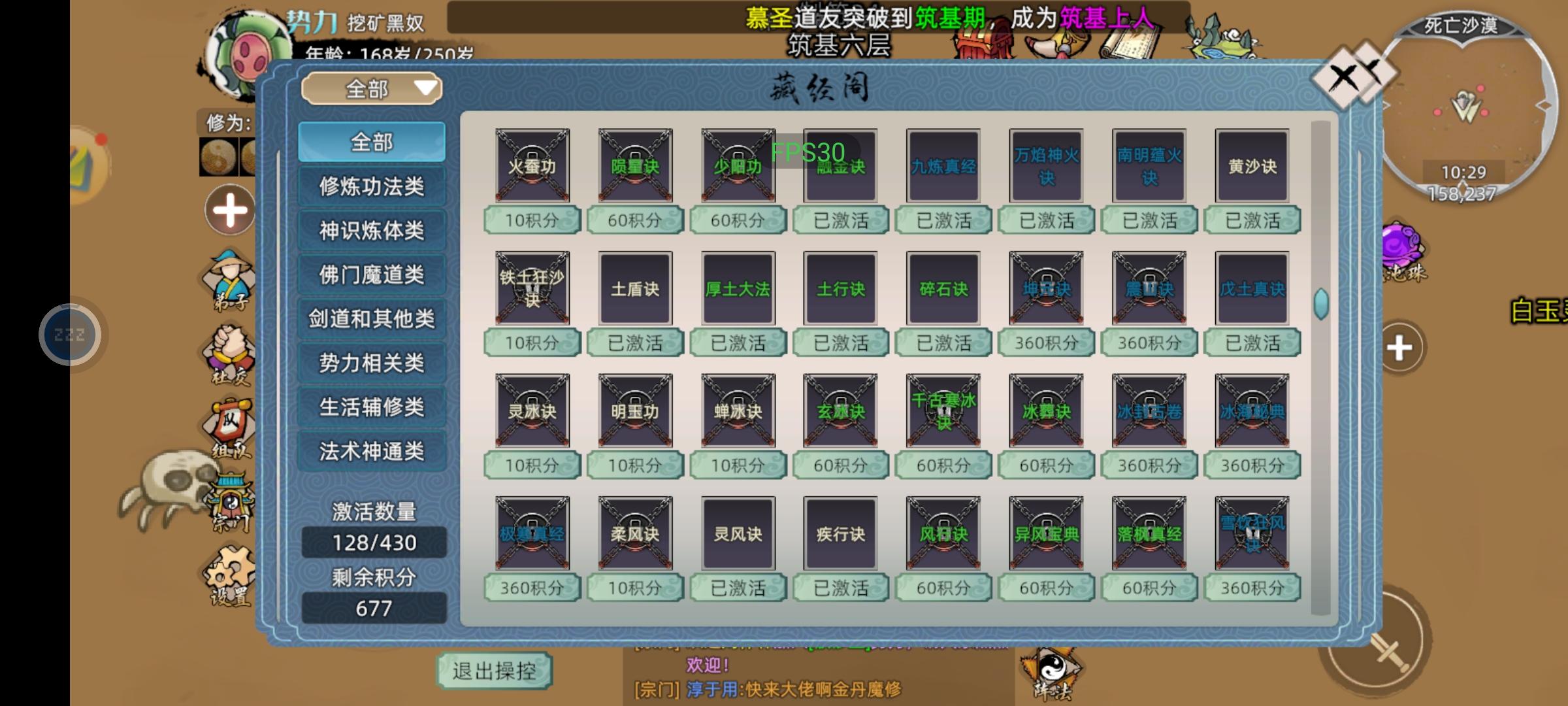Screen dimensions: 1568x706
Task: Open the 黄沙诀 technique entry
Action: point(1251,165)
